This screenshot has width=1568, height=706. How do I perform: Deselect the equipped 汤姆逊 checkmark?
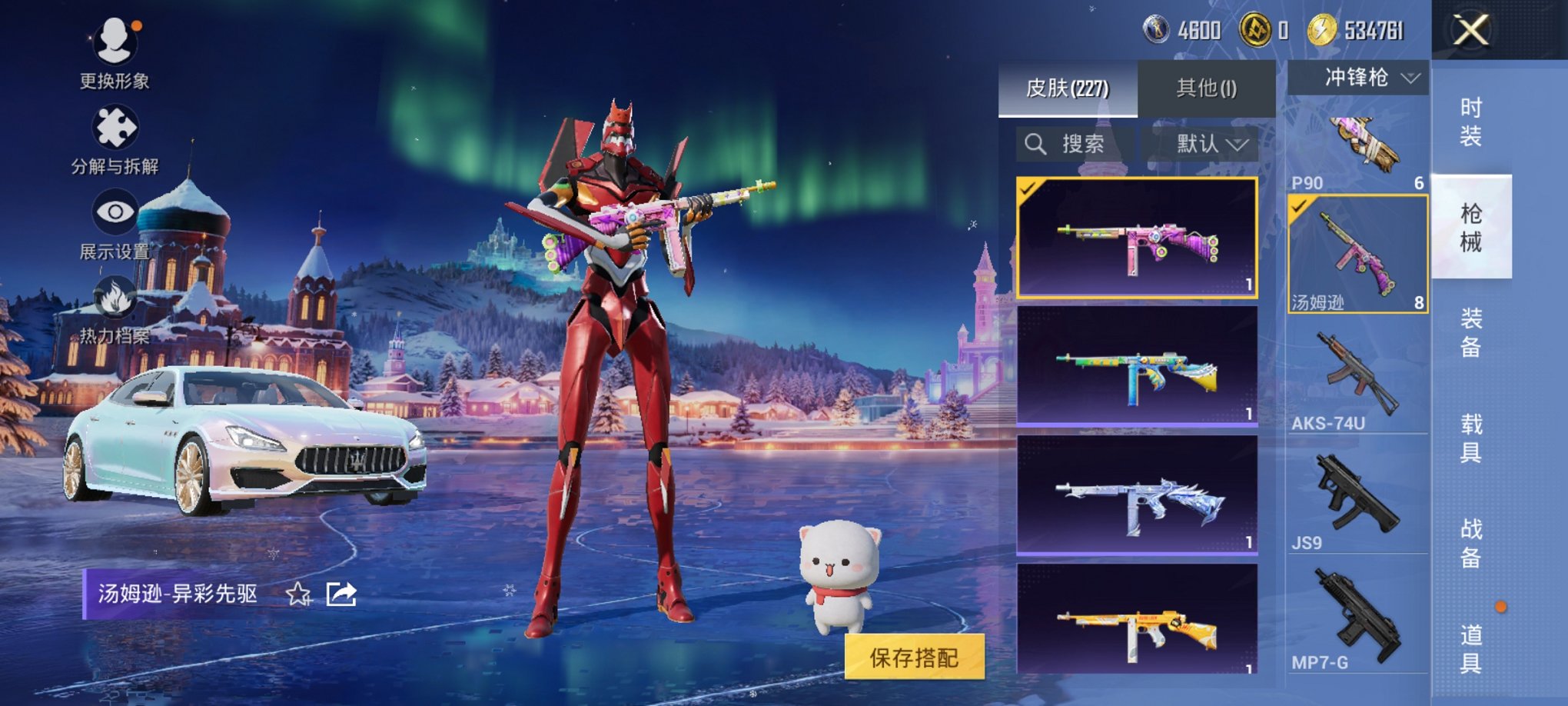[x=1300, y=207]
